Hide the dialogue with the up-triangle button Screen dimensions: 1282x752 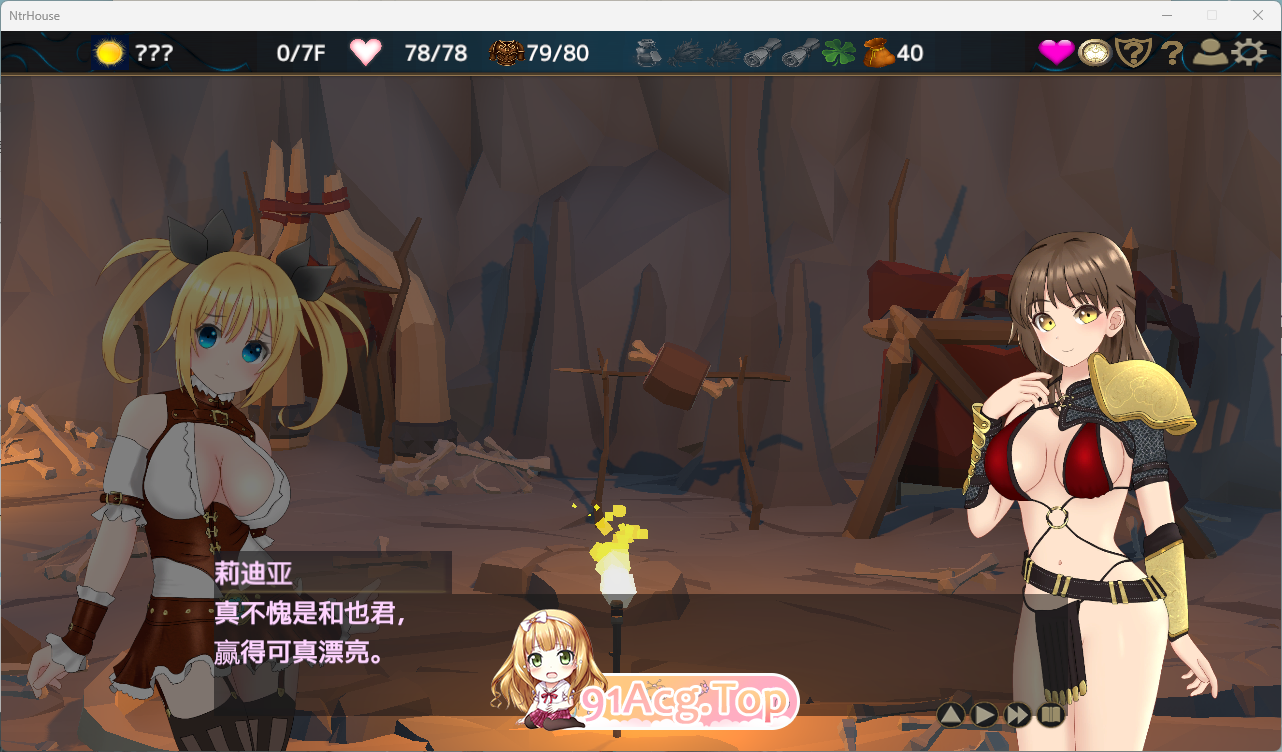[950, 715]
